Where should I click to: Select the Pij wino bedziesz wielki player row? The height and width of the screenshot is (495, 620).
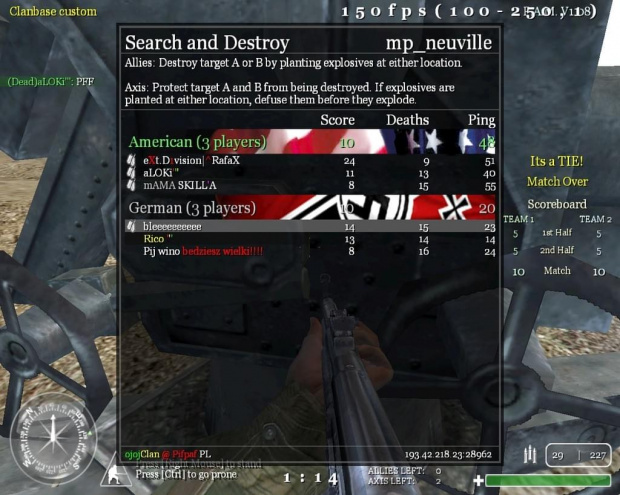coord(202,251)
